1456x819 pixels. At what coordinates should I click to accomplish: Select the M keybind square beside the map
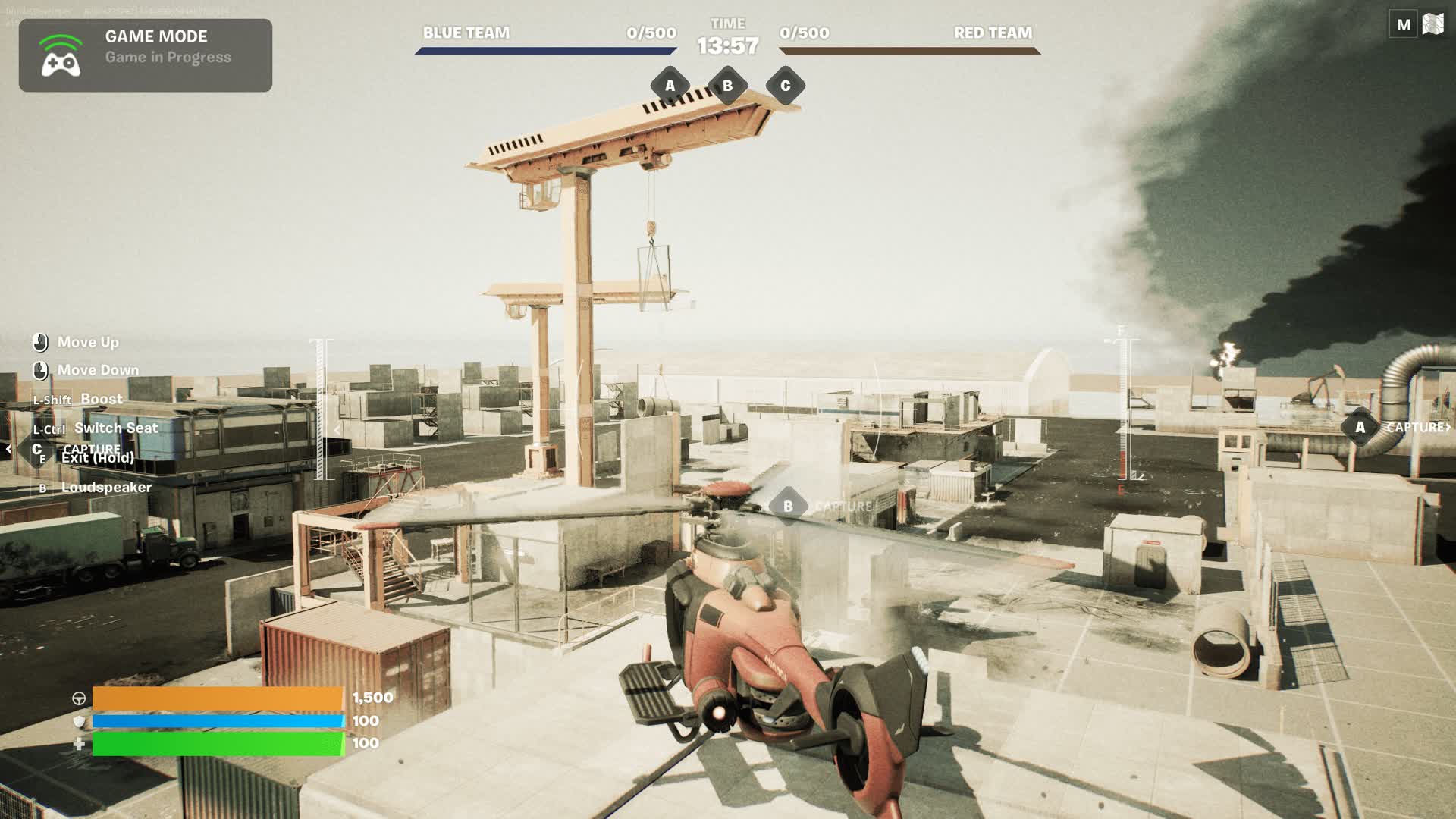(x=1404, y=24)
